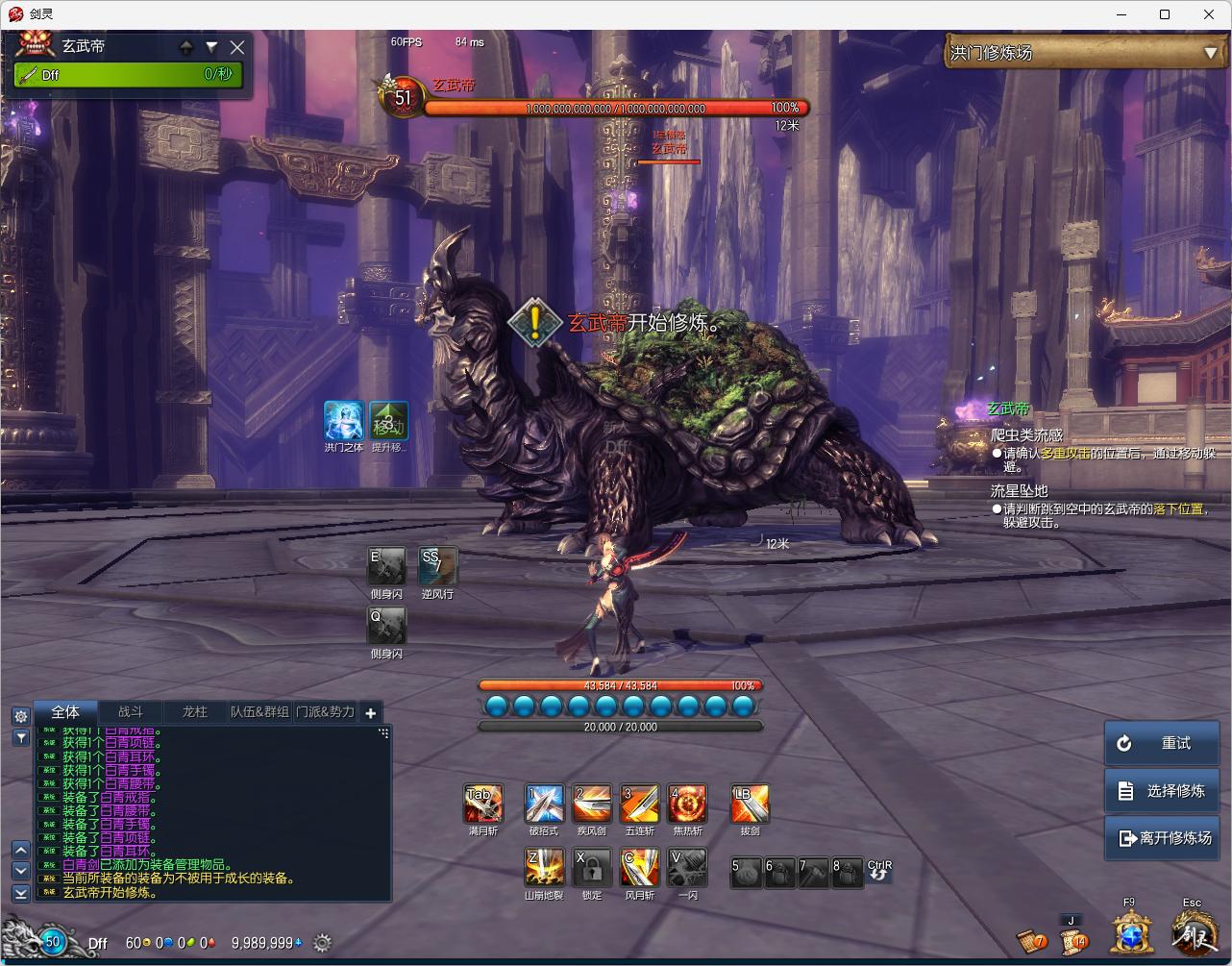Screen dimensions: 1232x966
Task: Trigger the 疾风剑 skill
Action: (592, 804)
